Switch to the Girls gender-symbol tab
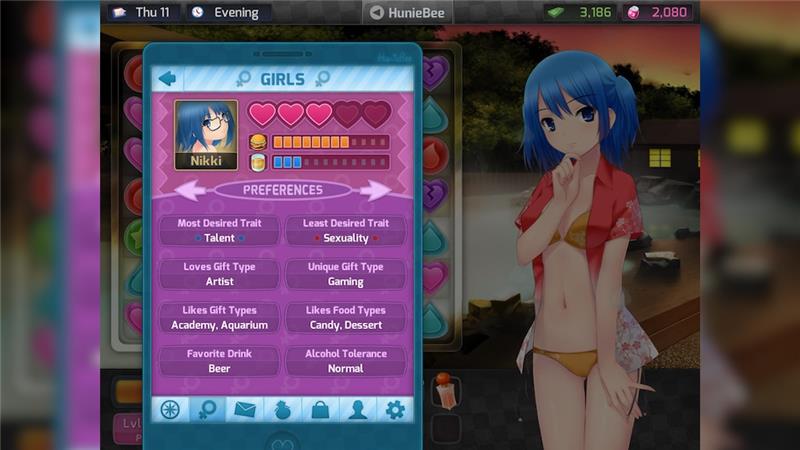This screenshot has width=800, height=450. (x=206, y=409)
